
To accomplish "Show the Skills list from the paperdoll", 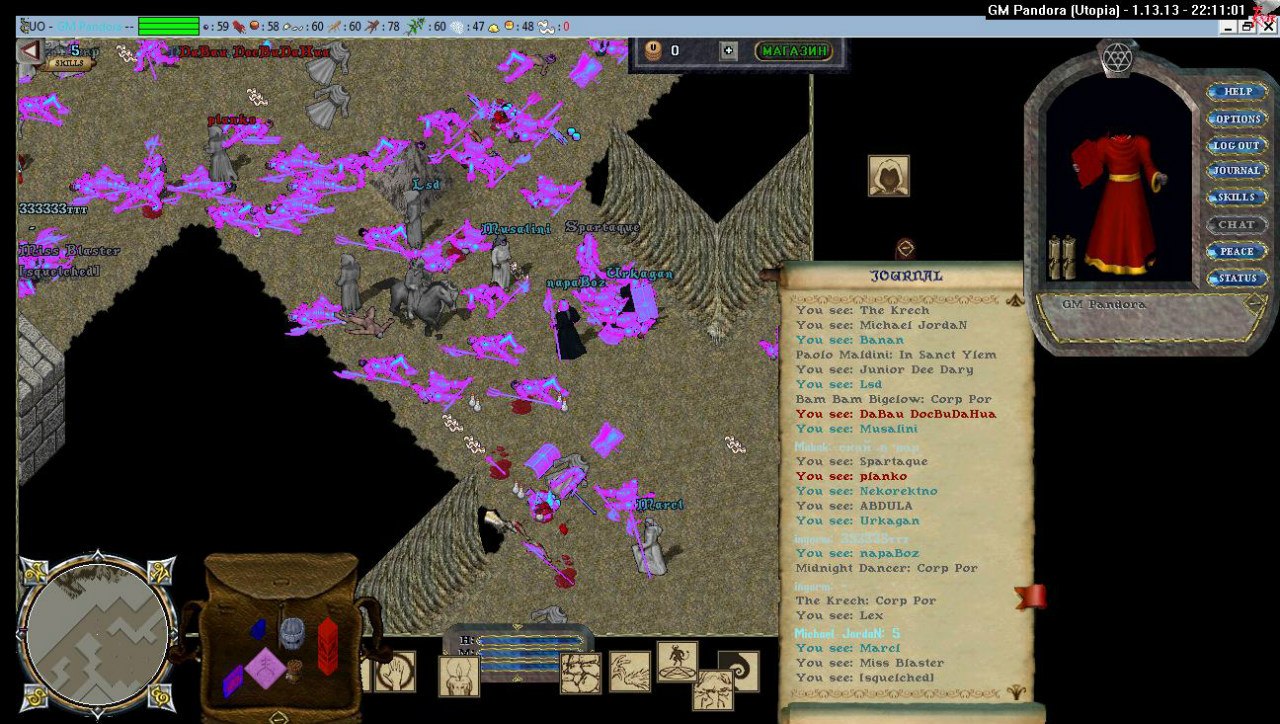I will click(1237, 198).
